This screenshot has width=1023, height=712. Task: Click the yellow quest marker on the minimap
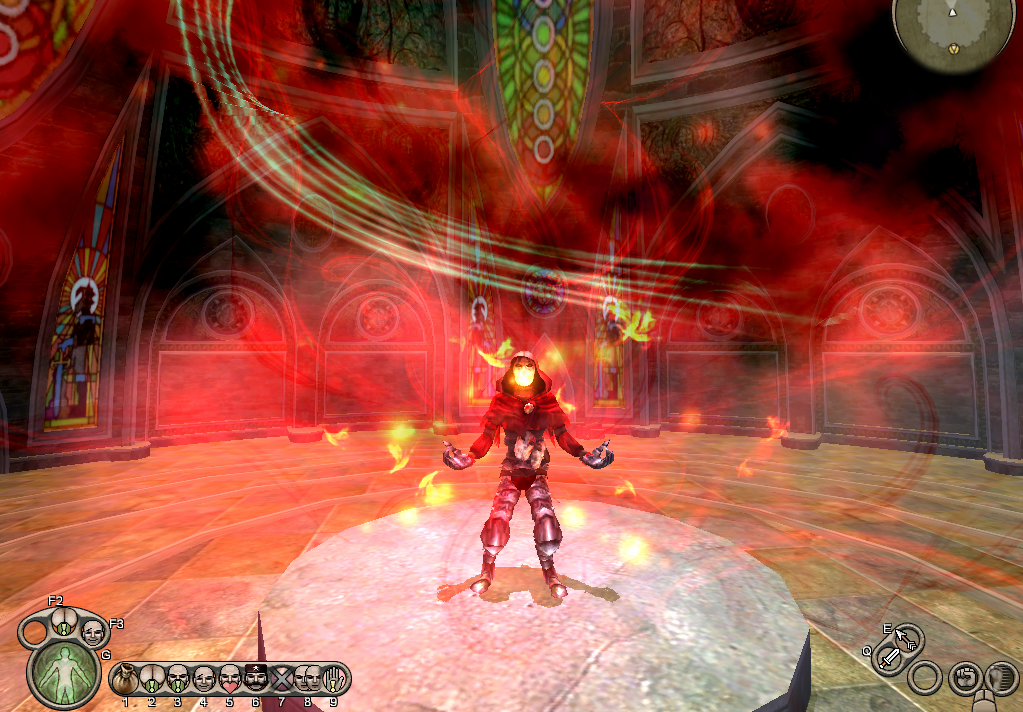[x=954, y=48]
